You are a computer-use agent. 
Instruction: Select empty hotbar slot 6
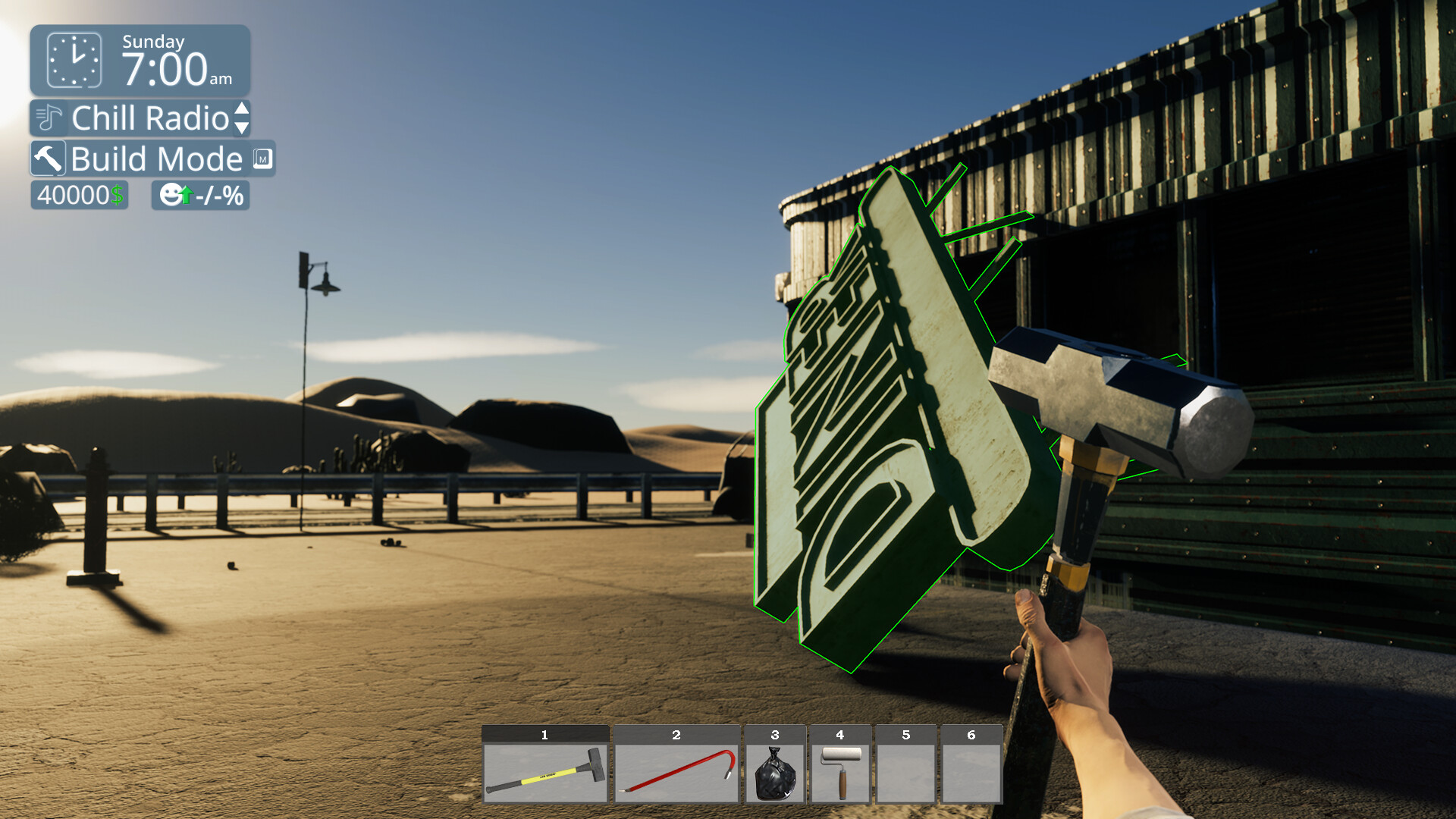pos(971,767)
